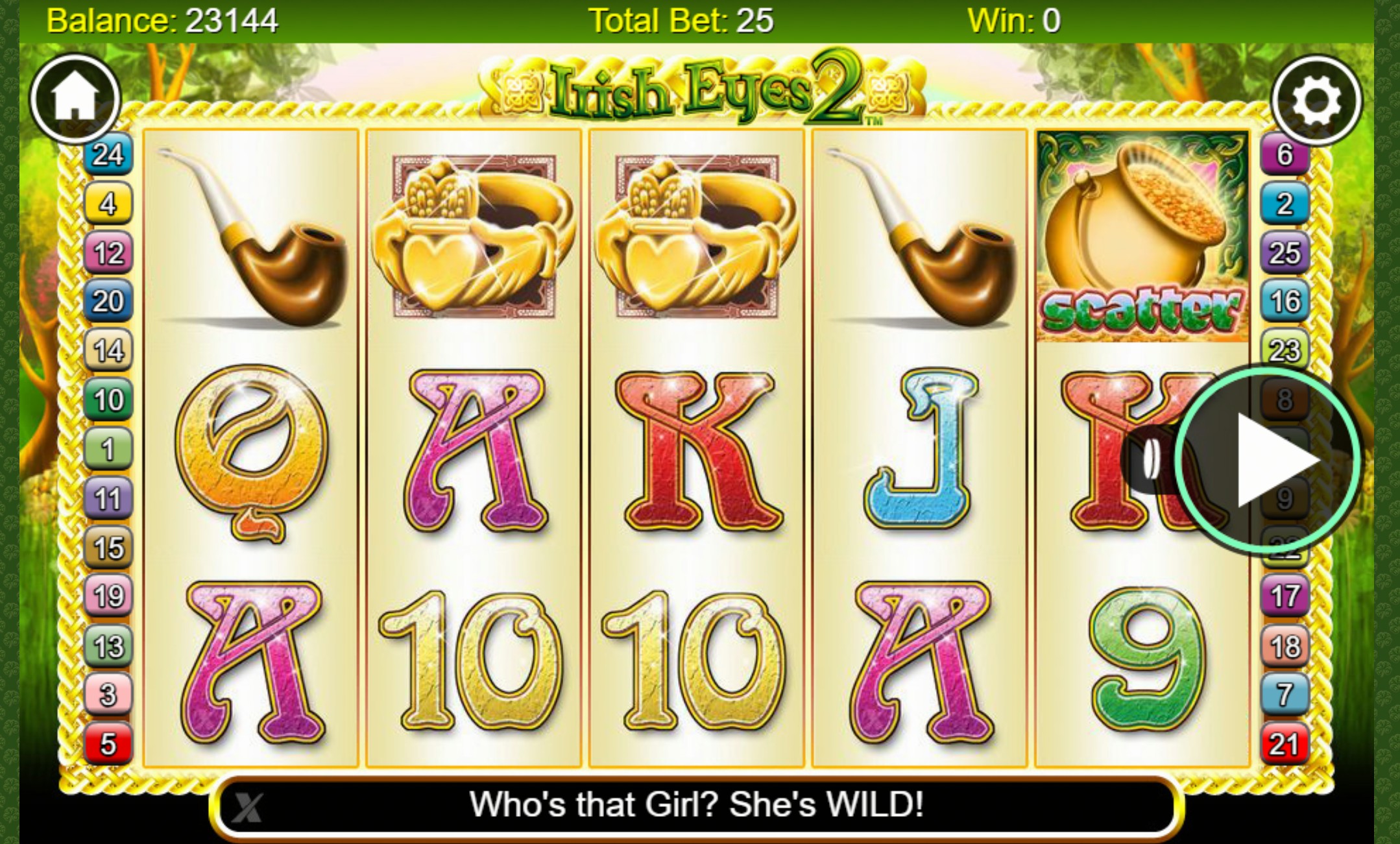
Task: Select the red payline 21 marker
Action: [1285, 744]
